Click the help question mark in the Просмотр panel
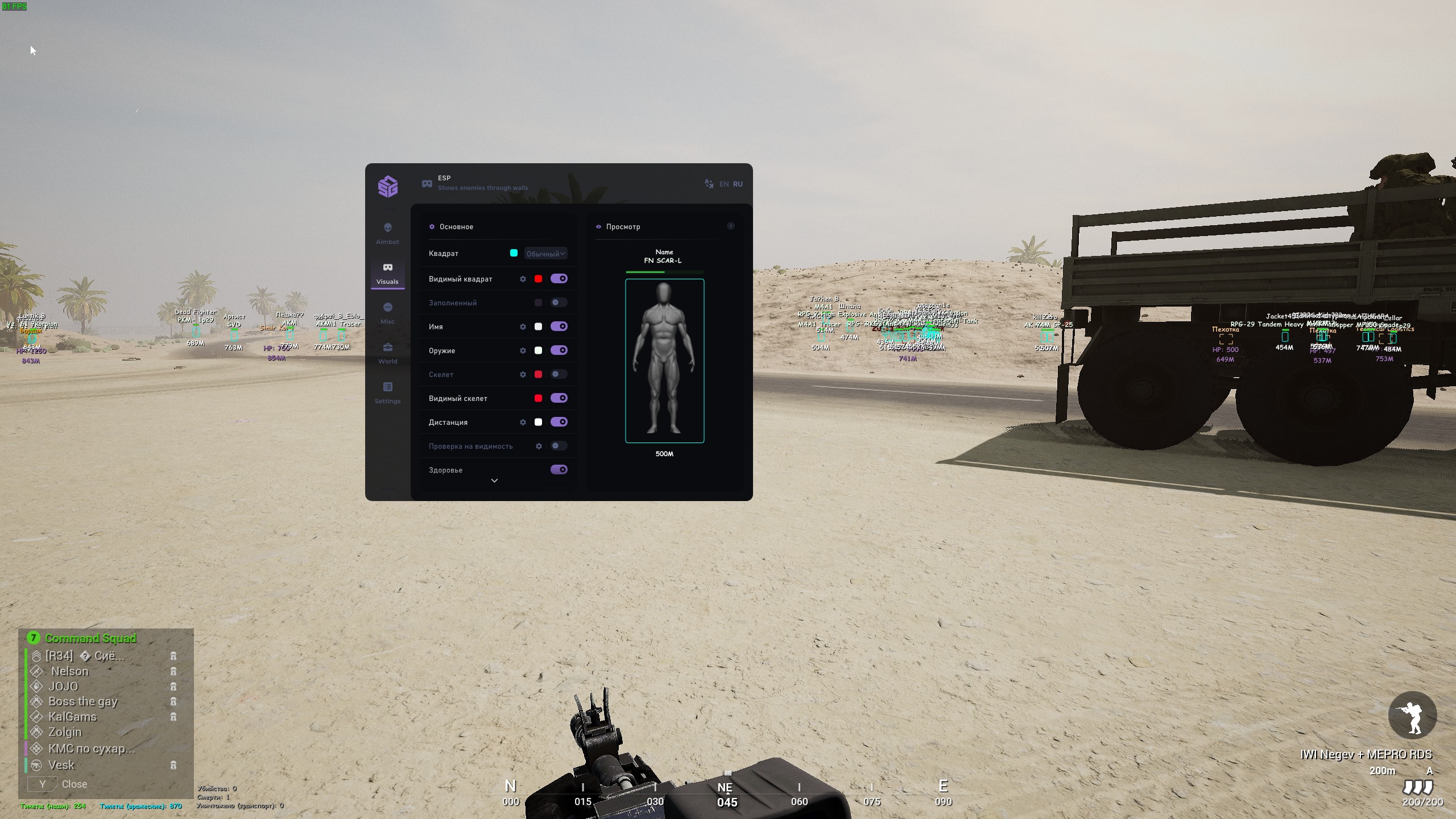This screenshot has width=1456, height=819. click(x=731, y=226)
